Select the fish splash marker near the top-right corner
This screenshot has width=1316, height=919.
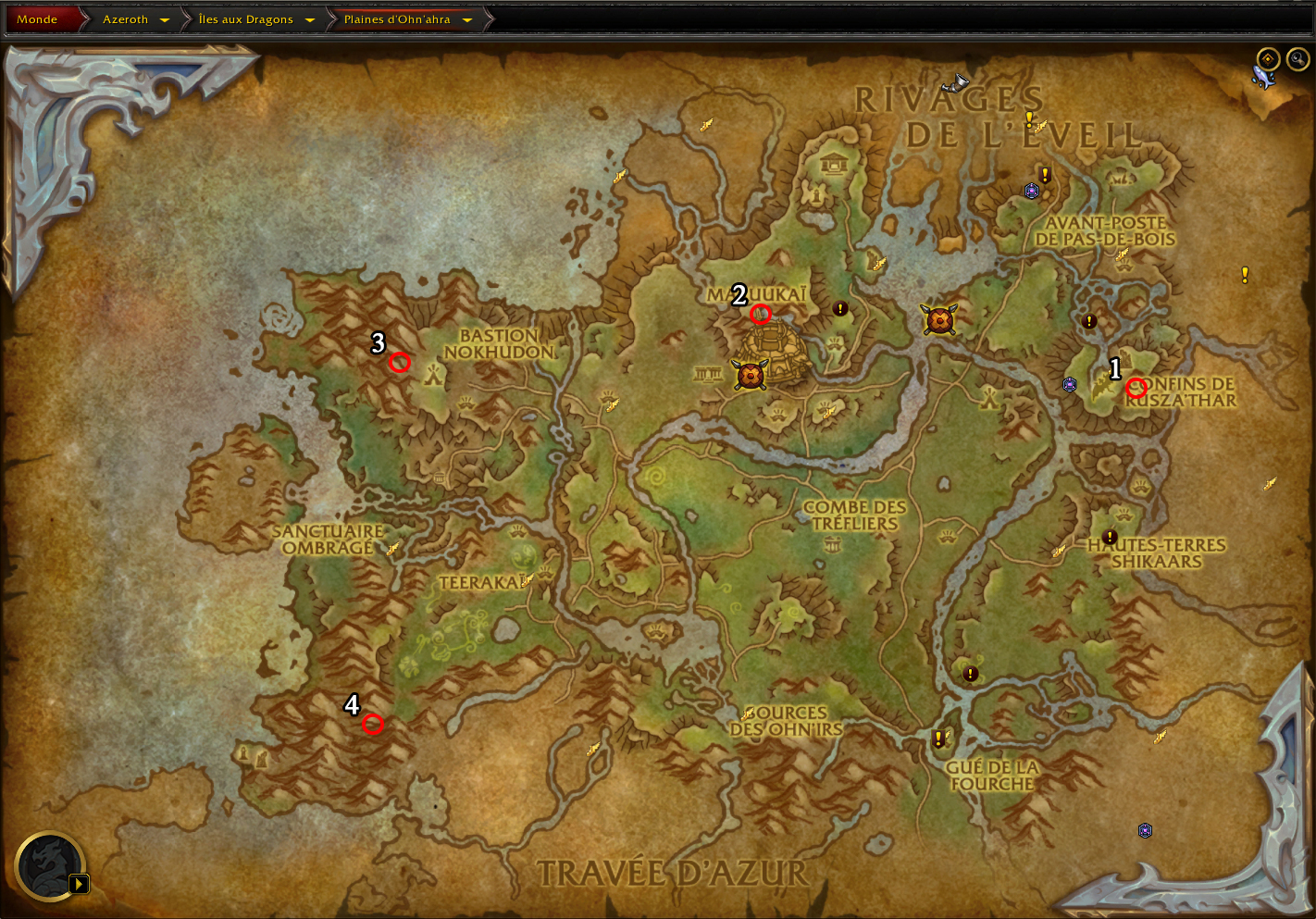pos(1263,80)
